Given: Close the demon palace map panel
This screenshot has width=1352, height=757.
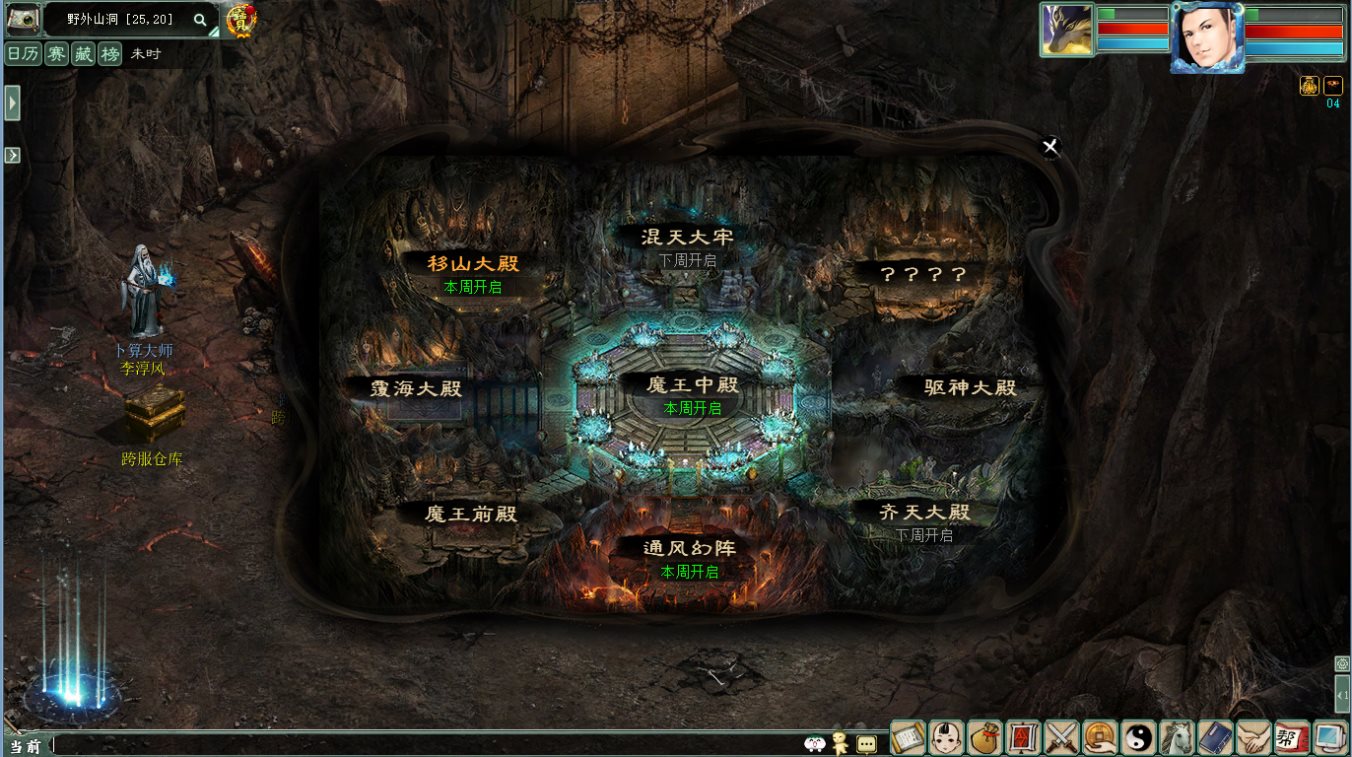Looking at the screenshot, I should [x=1050, y=147].
